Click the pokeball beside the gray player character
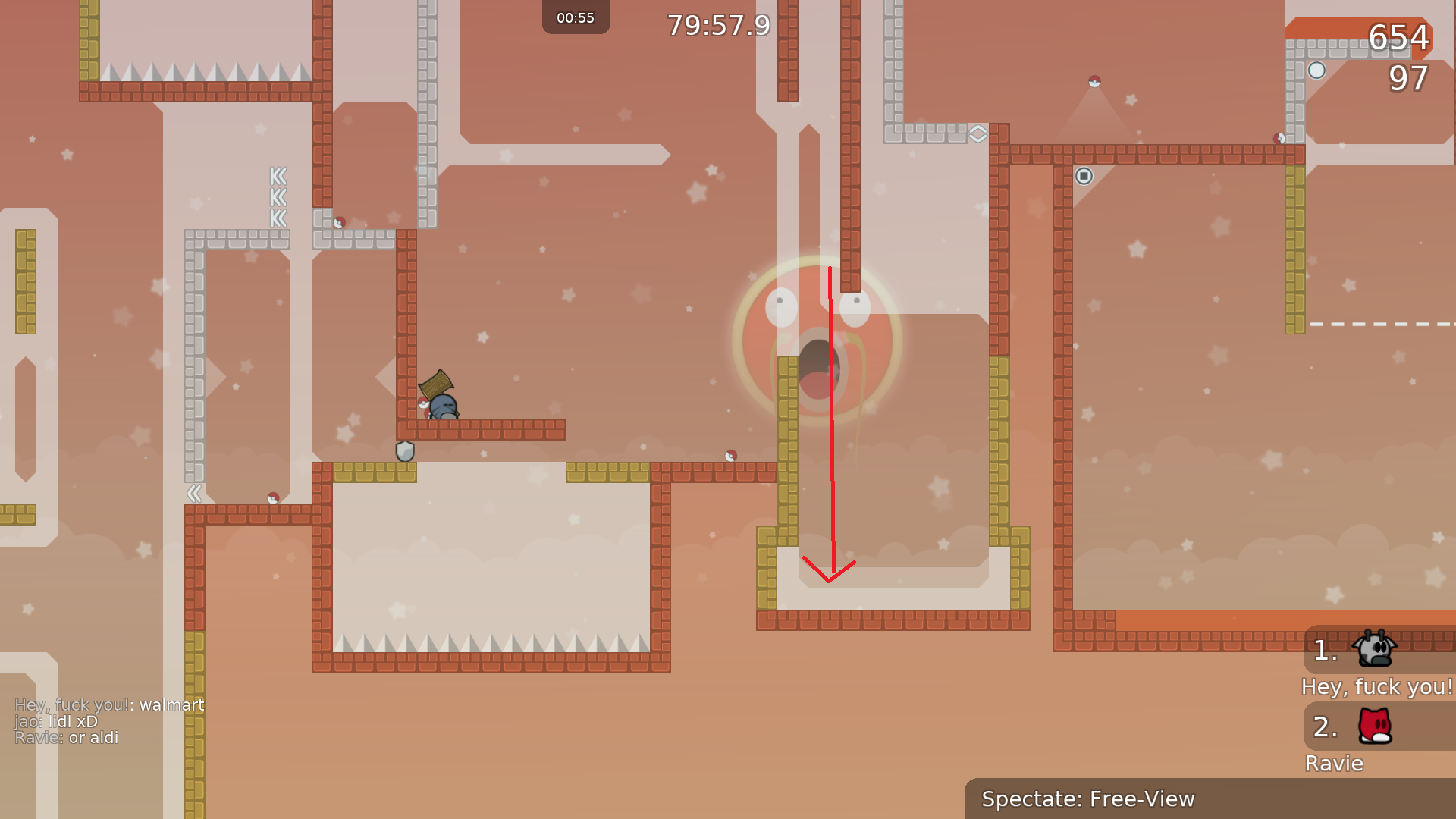 pos(422,403)
